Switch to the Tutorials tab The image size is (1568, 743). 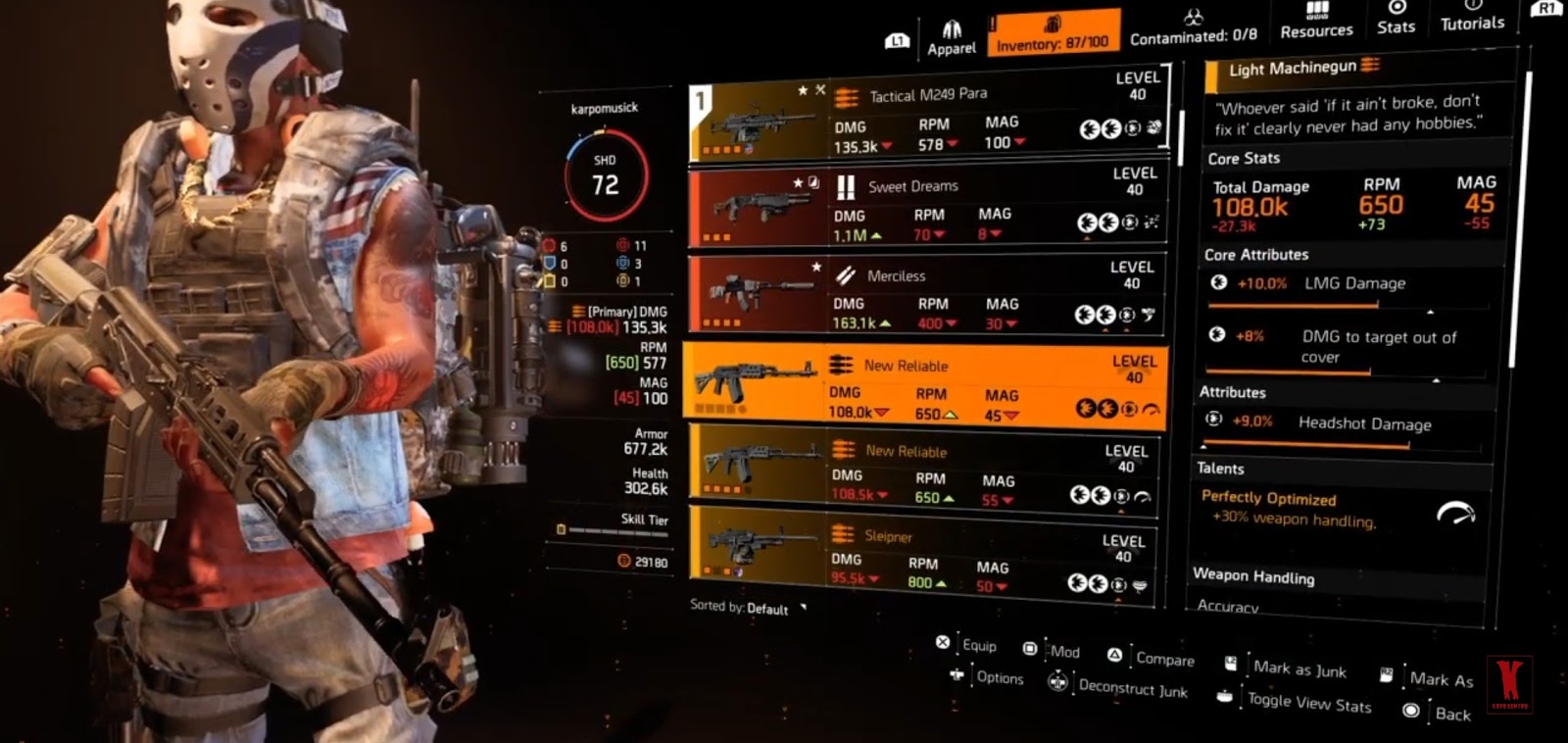pos(1472,22)
